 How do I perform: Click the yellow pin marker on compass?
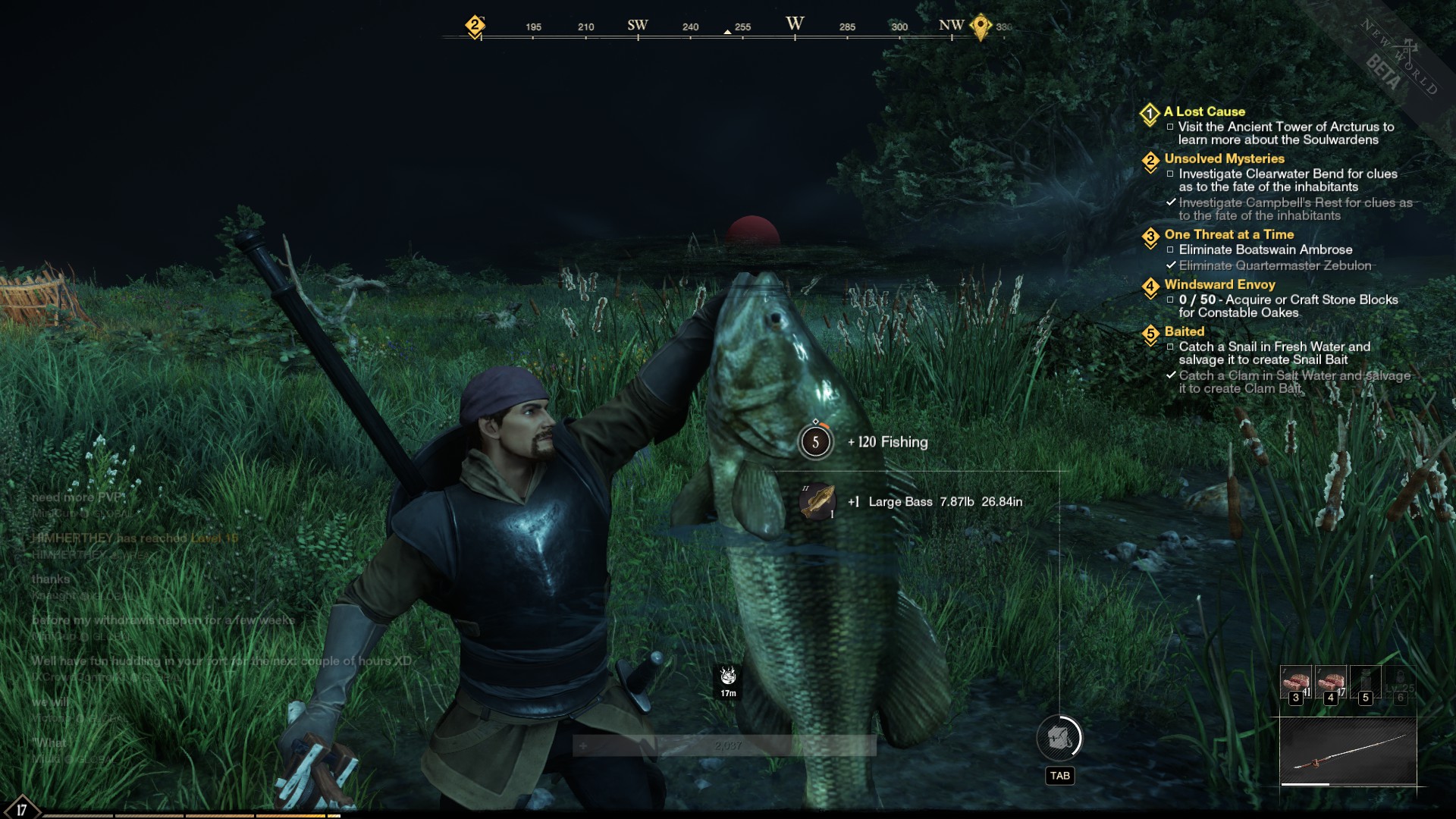click(x=981, y=27)
